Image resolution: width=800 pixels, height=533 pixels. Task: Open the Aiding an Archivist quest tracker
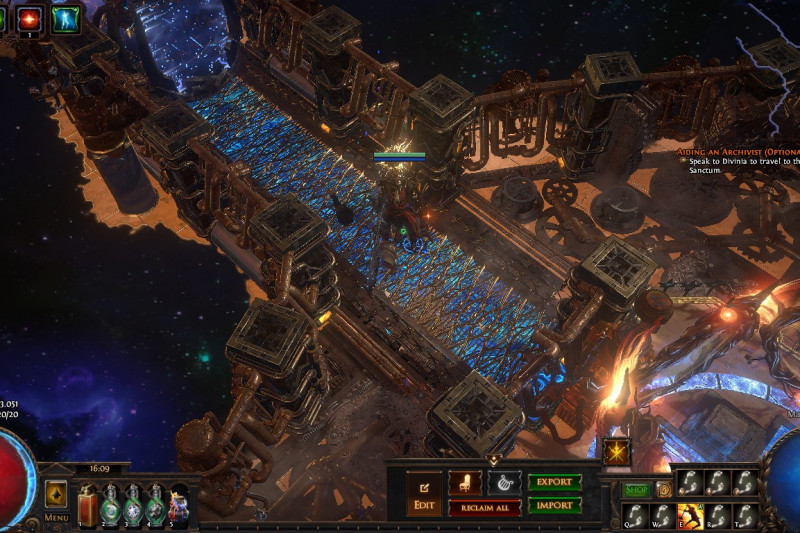pyautogui.click(x=738, y=149)
